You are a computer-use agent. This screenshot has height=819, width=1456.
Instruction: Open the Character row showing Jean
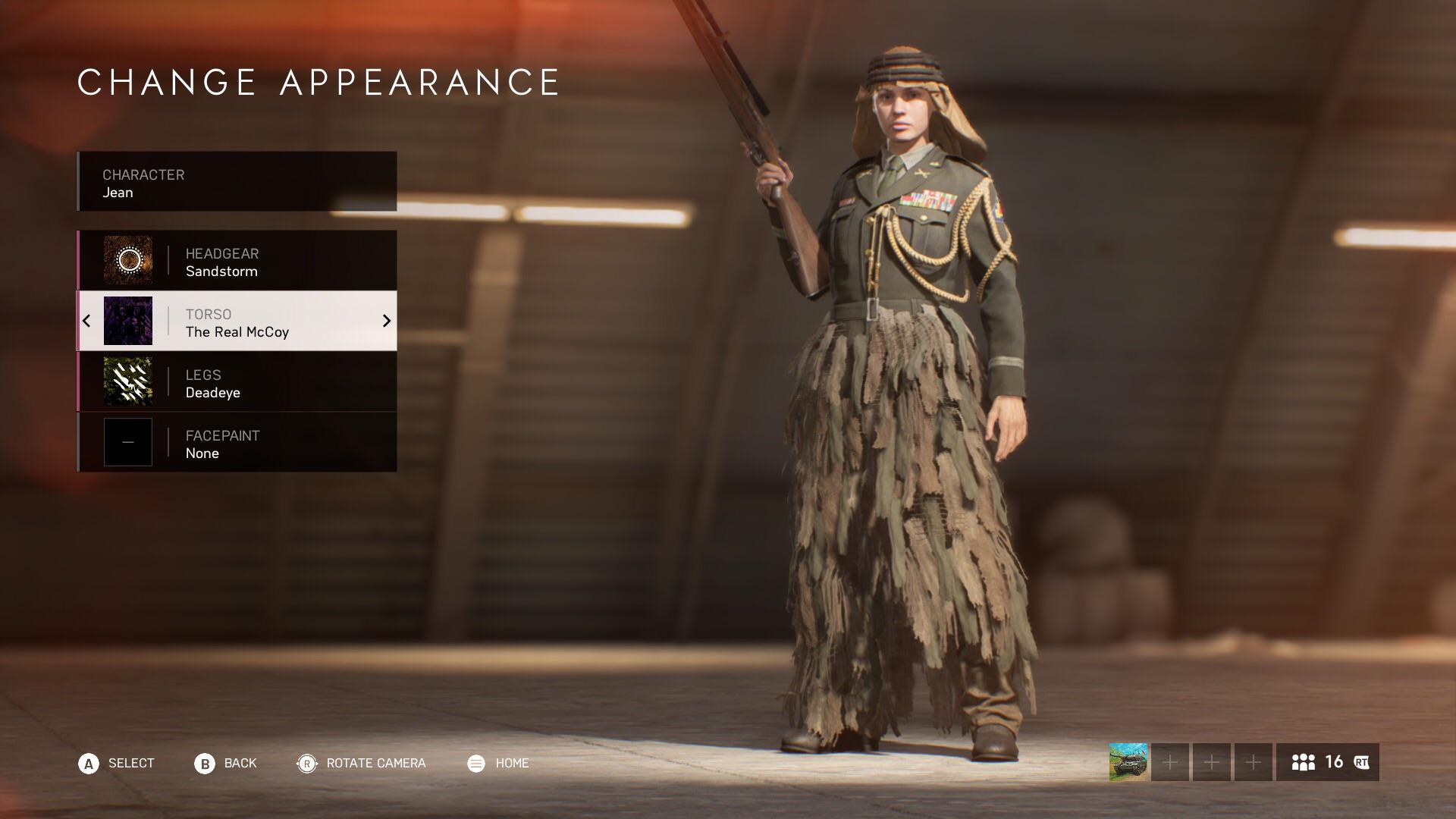pos(237,182)
